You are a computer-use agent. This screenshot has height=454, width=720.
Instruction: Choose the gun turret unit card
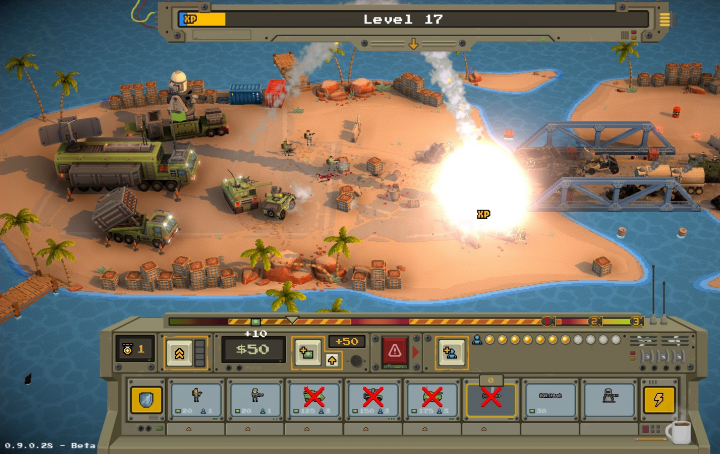608,398
